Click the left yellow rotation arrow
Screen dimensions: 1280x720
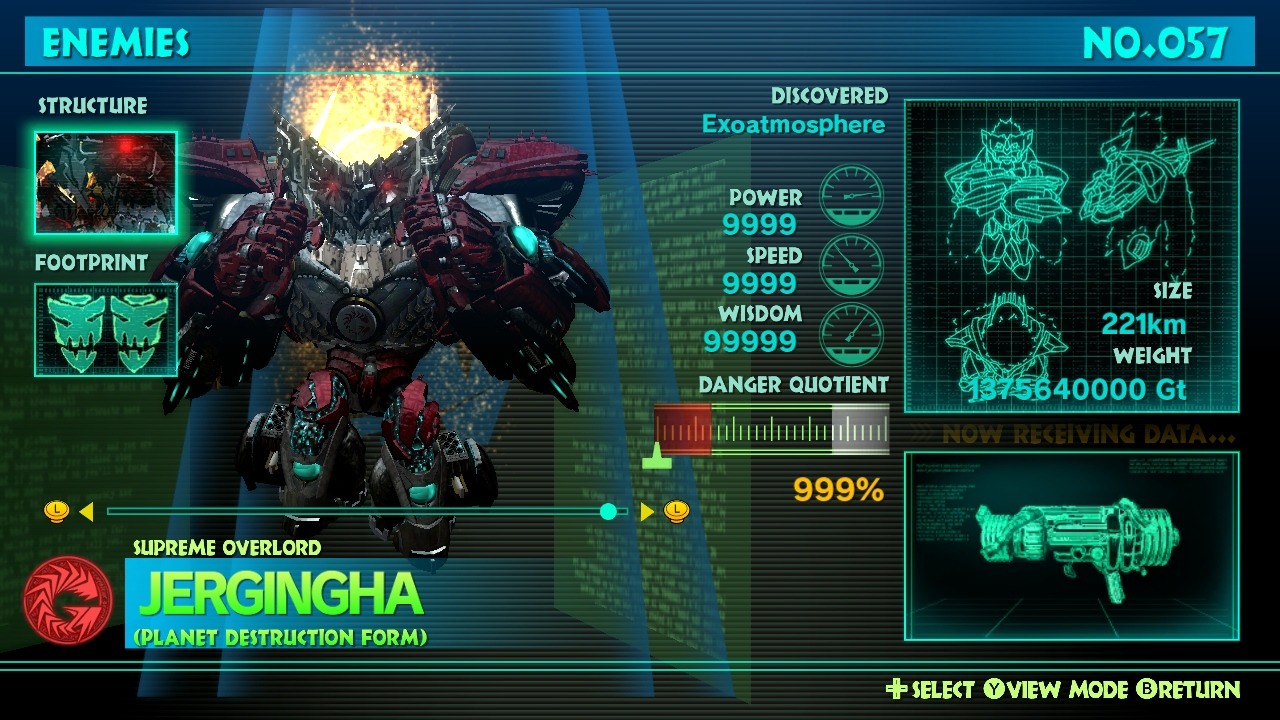(x=86, y=512)
